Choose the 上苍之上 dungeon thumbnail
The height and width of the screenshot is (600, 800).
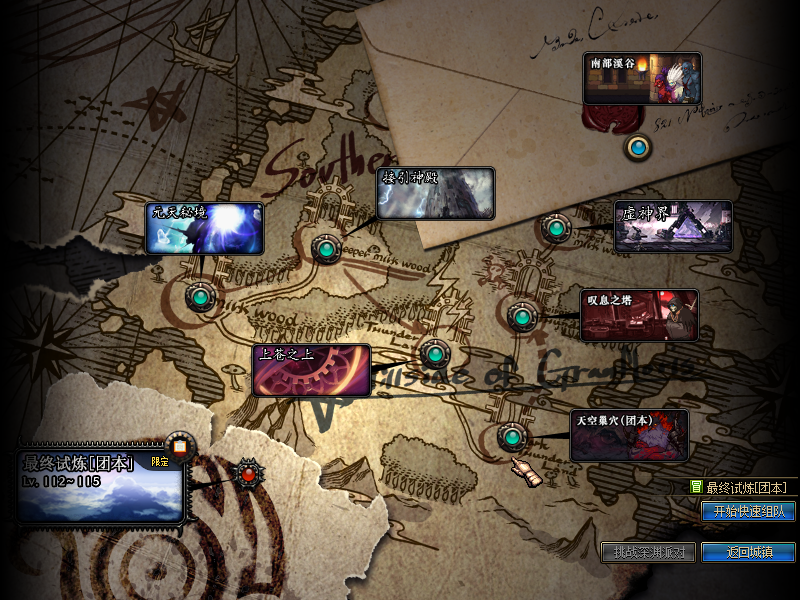(311, 370)
